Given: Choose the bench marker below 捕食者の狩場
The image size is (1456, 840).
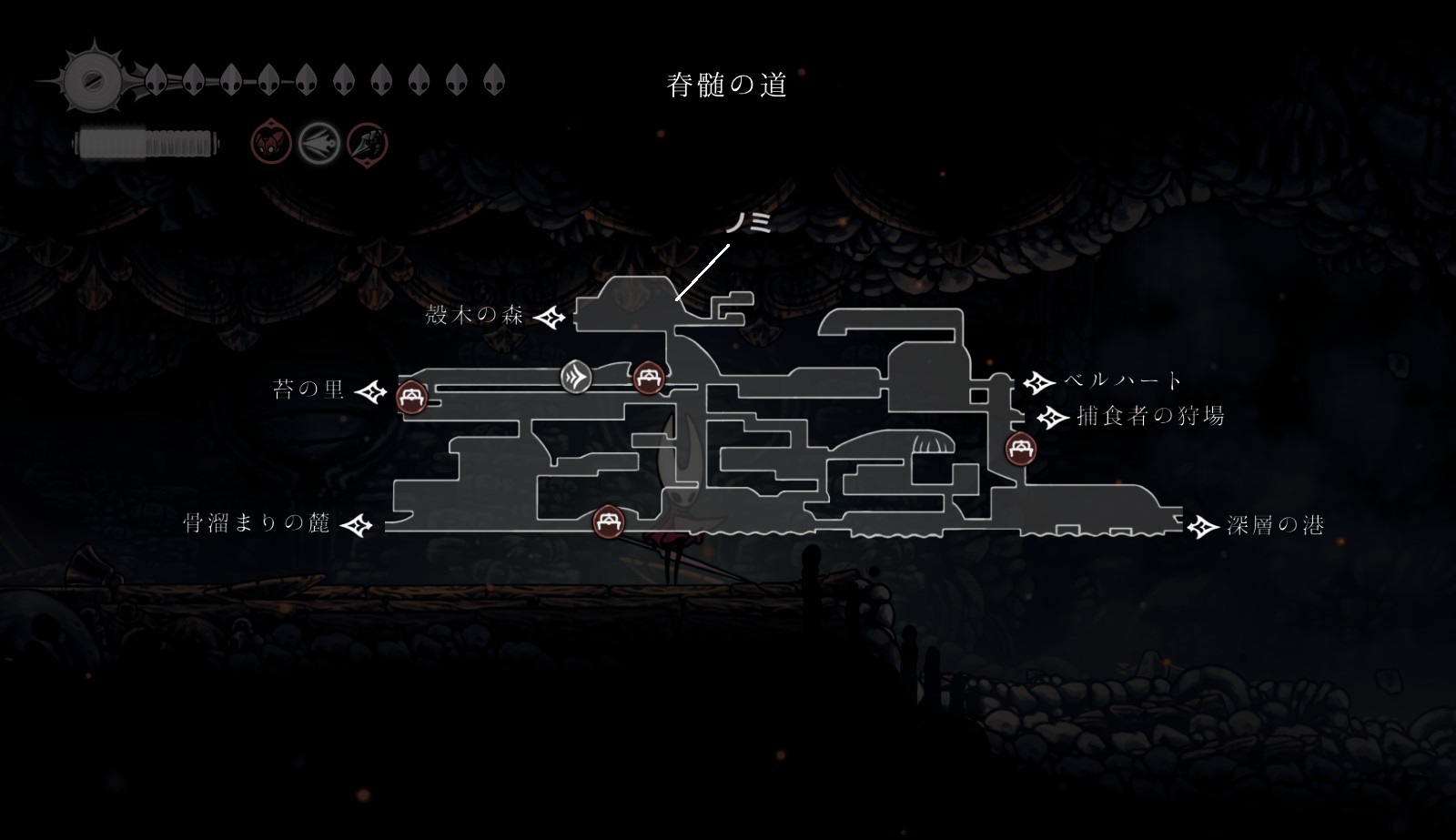Looking at the screenshot, I should 1021,449.
